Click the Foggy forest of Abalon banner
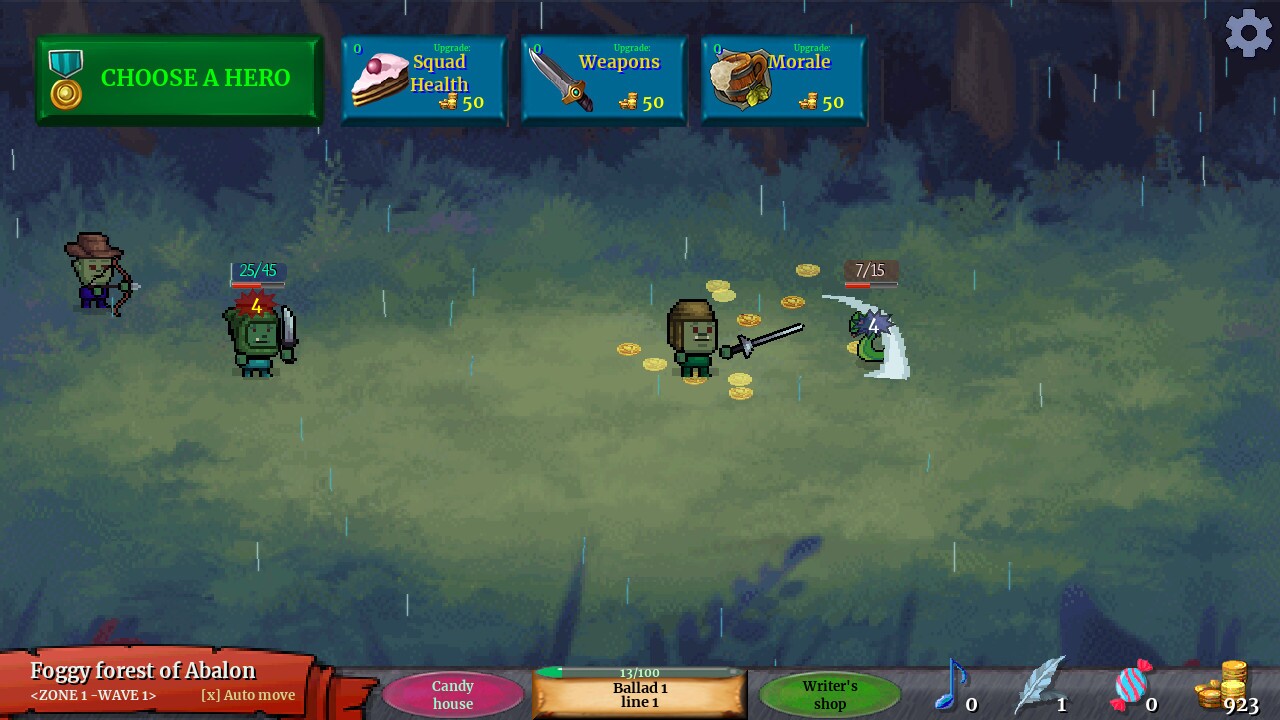Viewport: 1280px width, 720px height. point(141,670)
